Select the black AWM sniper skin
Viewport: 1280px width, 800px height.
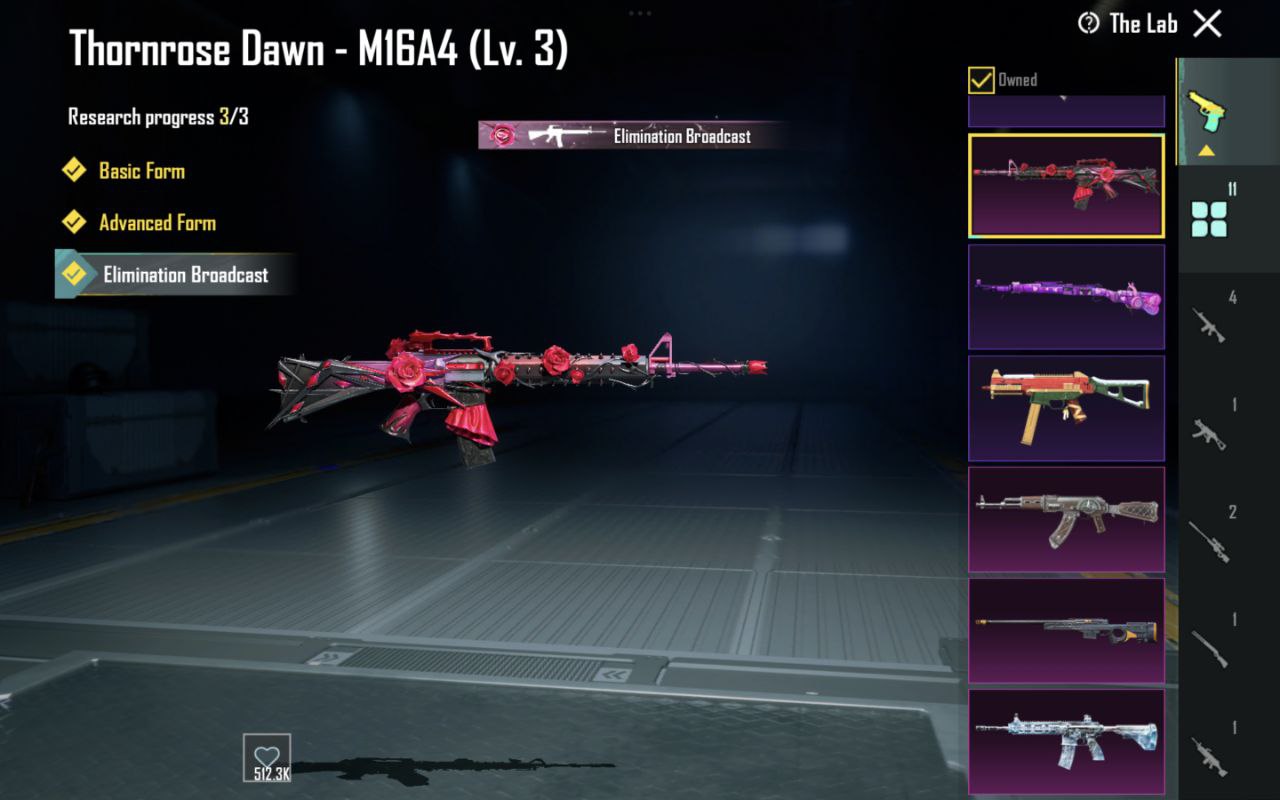click(1066, 630)
